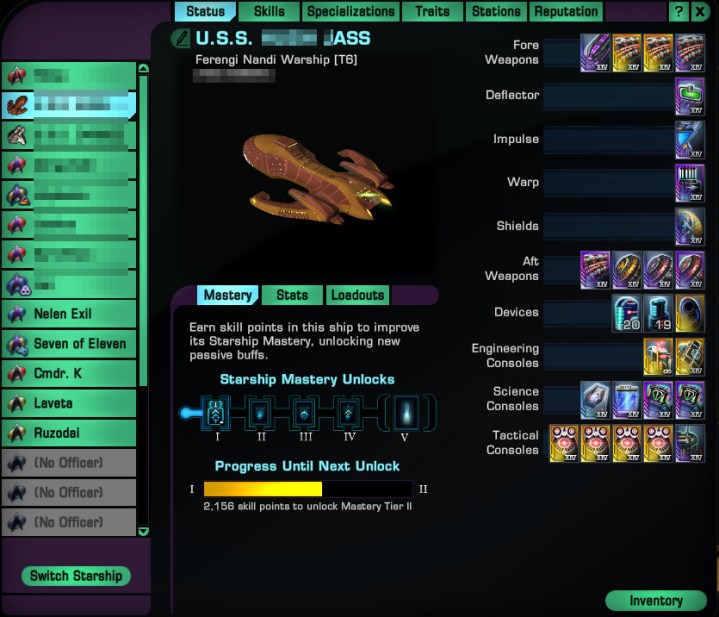The height and width of the screenshot is (617, 719).
Task: Open the Reputation tab
Action: [x=566, y=12]
